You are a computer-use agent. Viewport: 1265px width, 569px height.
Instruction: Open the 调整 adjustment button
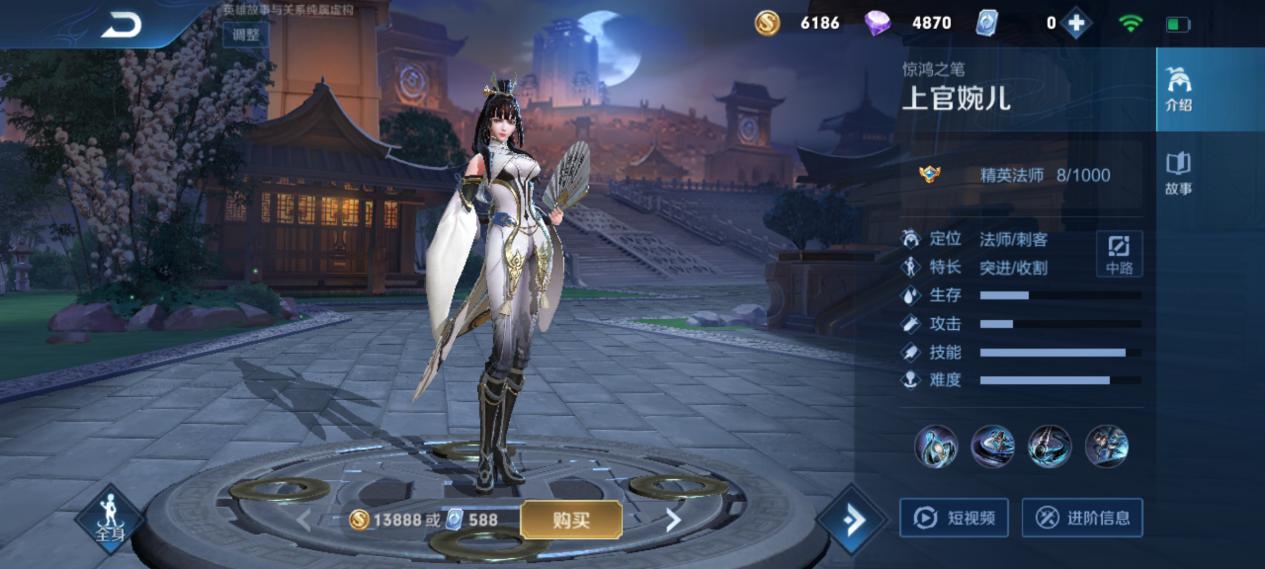[x=245, y=34]
